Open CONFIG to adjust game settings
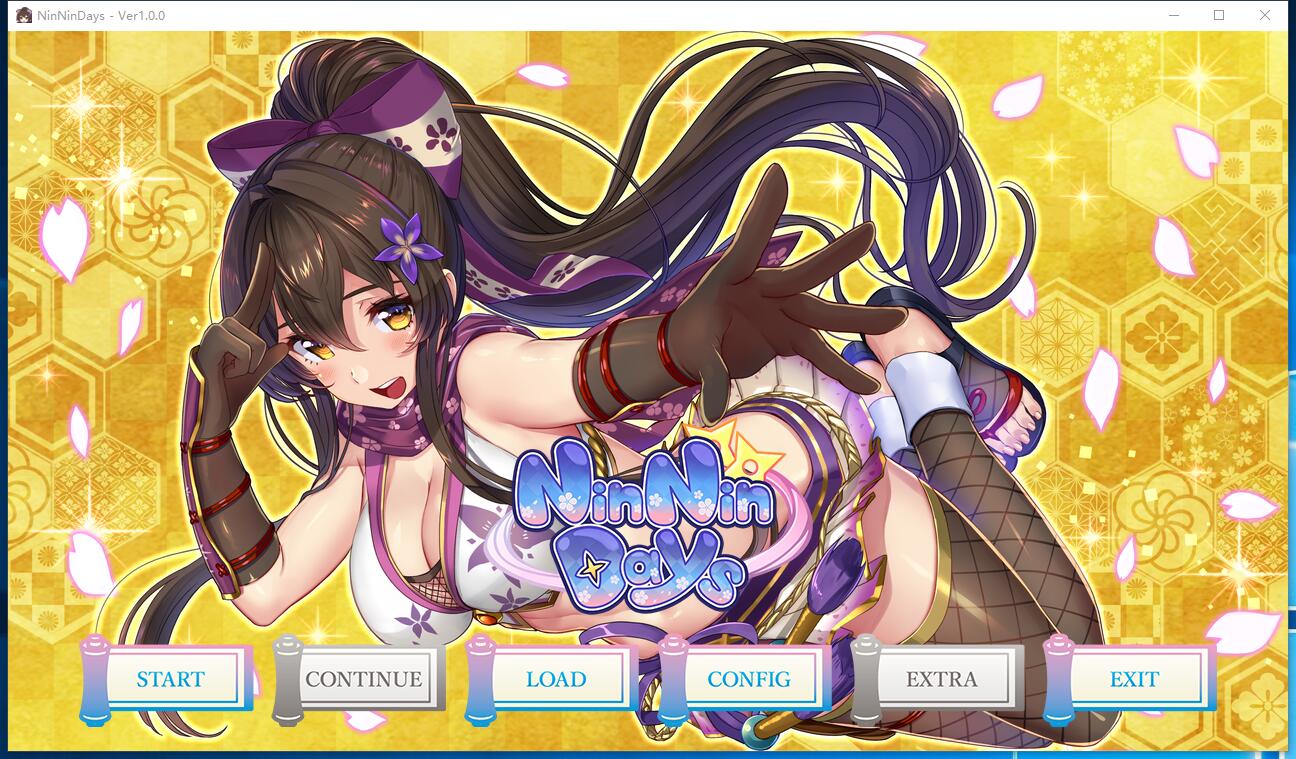 click(750, 679)
